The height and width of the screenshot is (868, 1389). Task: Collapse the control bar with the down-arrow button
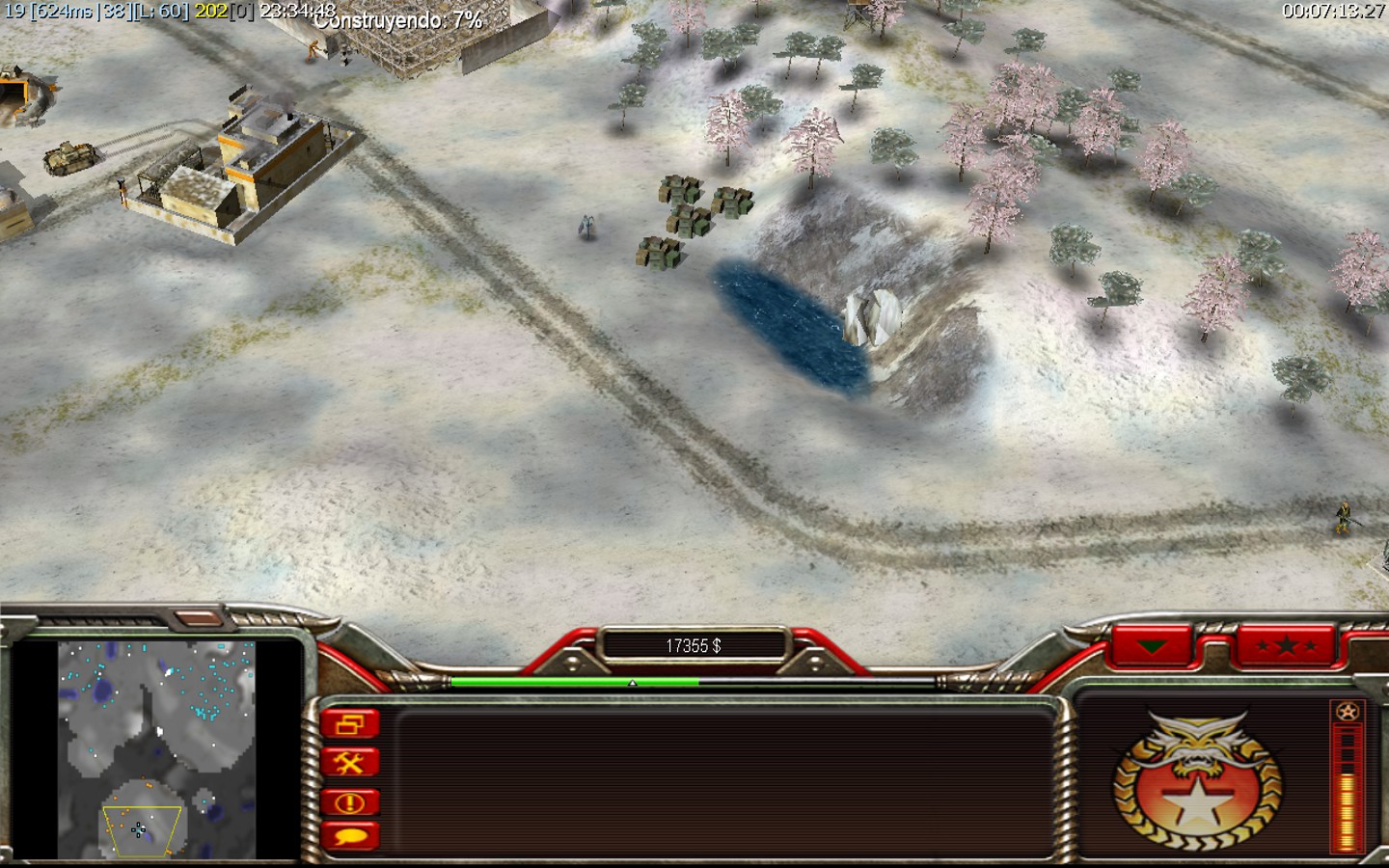tap(1151, 645)
